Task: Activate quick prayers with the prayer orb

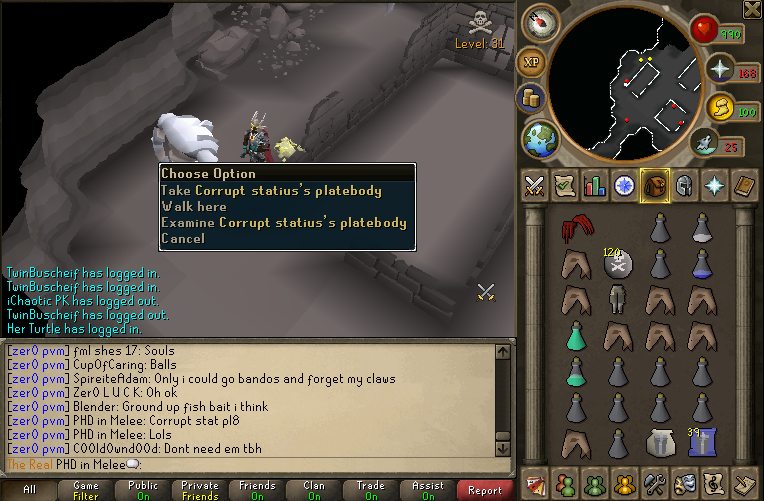Action: tap(719, 69)
